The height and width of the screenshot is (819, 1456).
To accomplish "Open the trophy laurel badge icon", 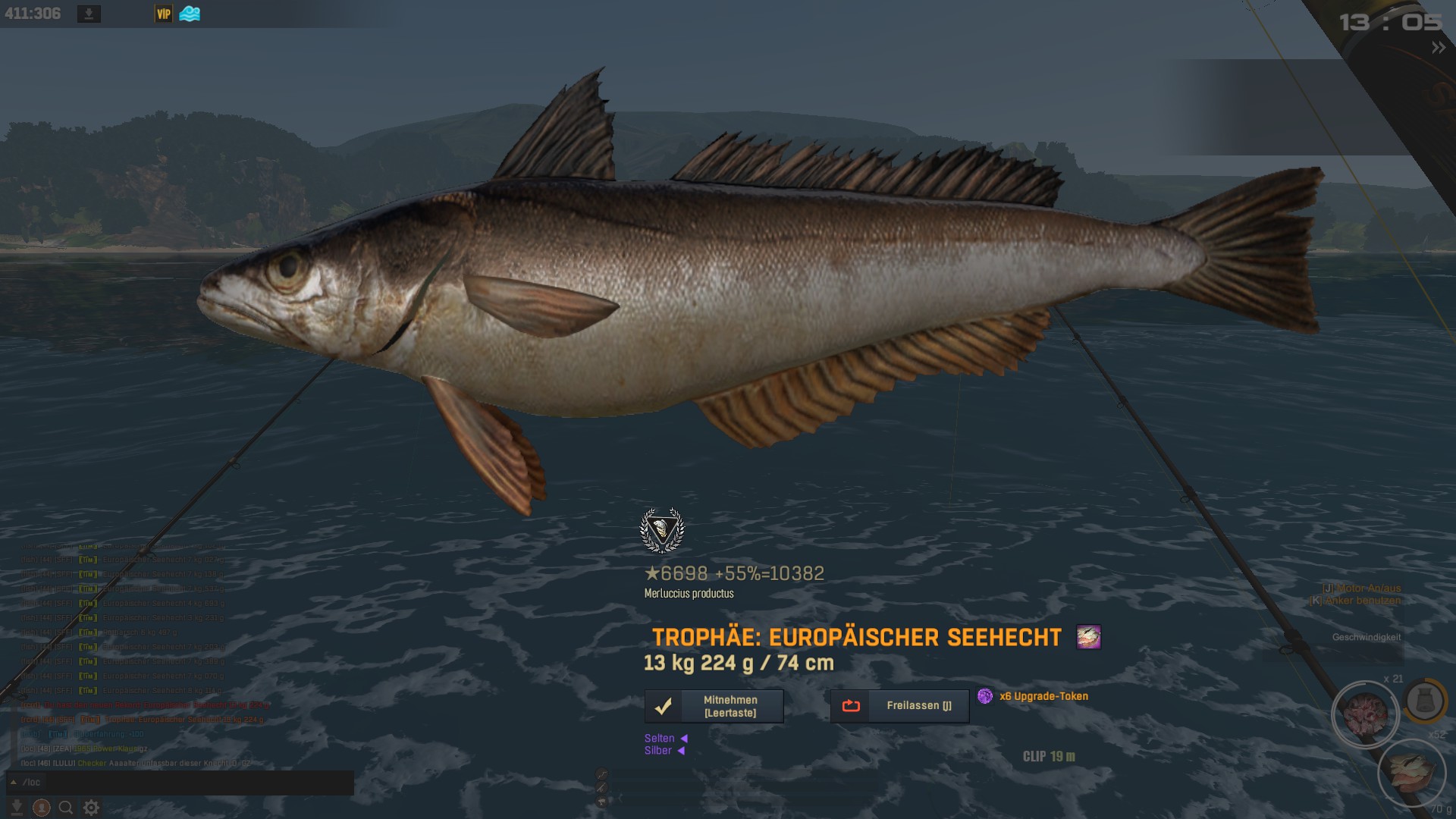I will (662, 530).
